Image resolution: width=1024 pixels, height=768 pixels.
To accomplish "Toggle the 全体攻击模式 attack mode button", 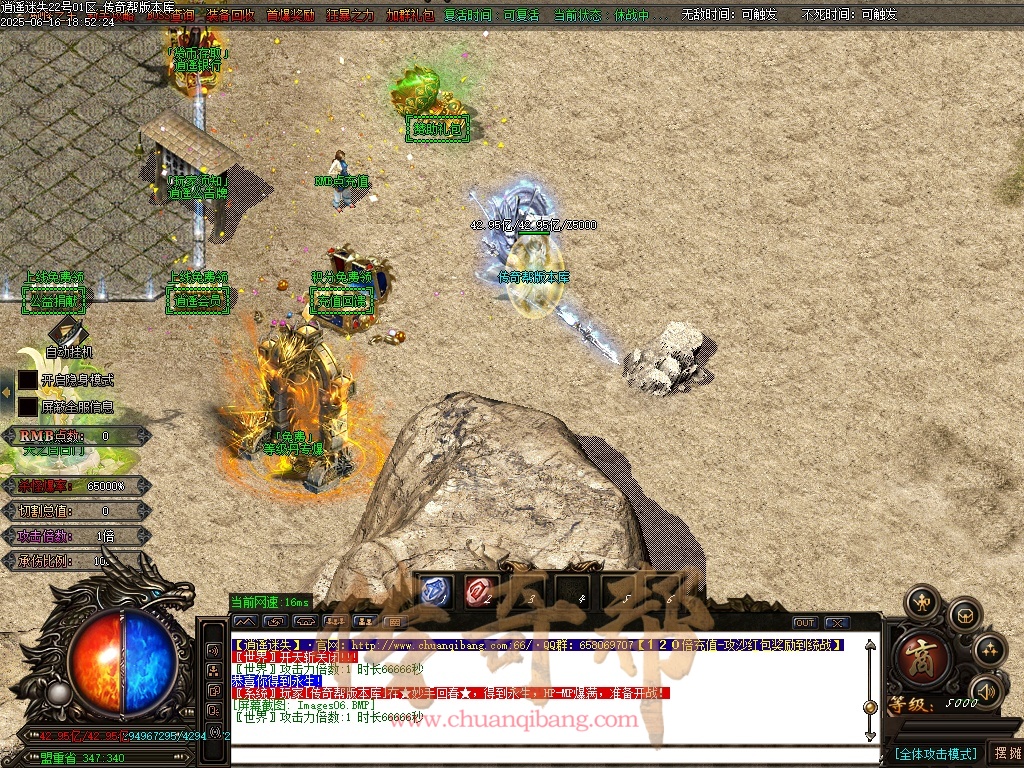I will pos(935,753).
